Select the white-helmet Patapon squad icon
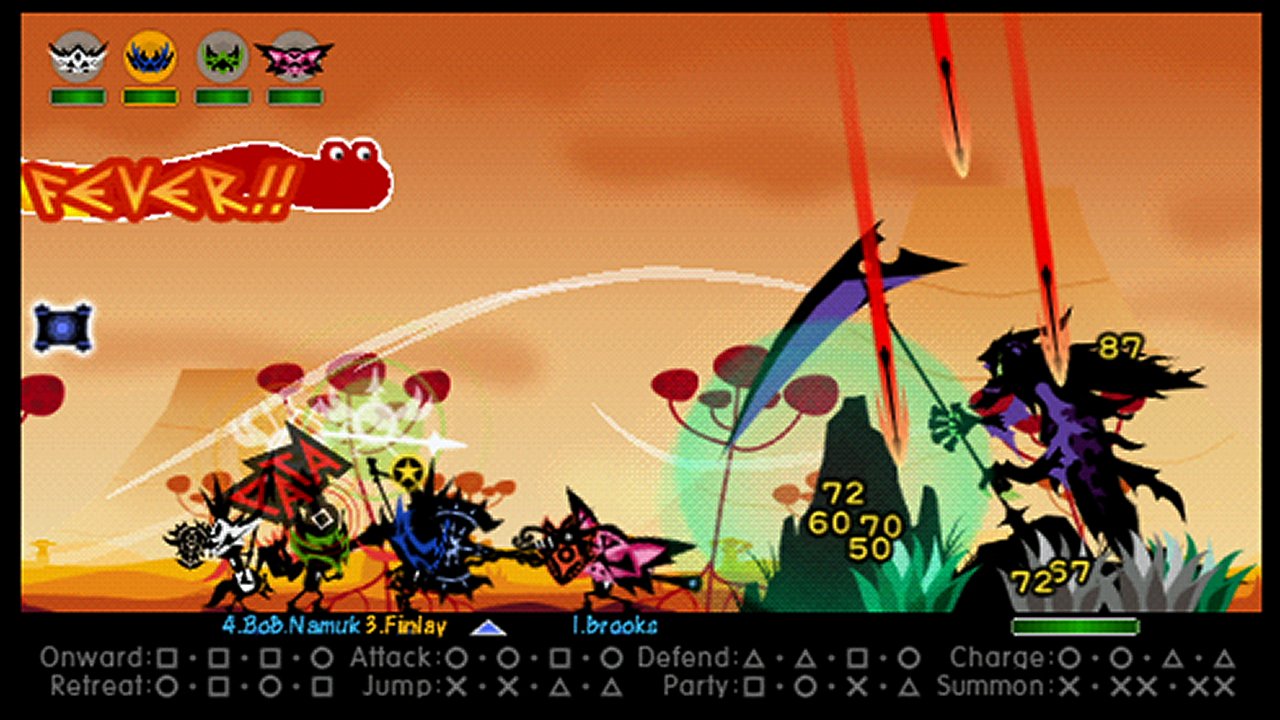This screenshot has width=1280, height=720. coord(78,57)
